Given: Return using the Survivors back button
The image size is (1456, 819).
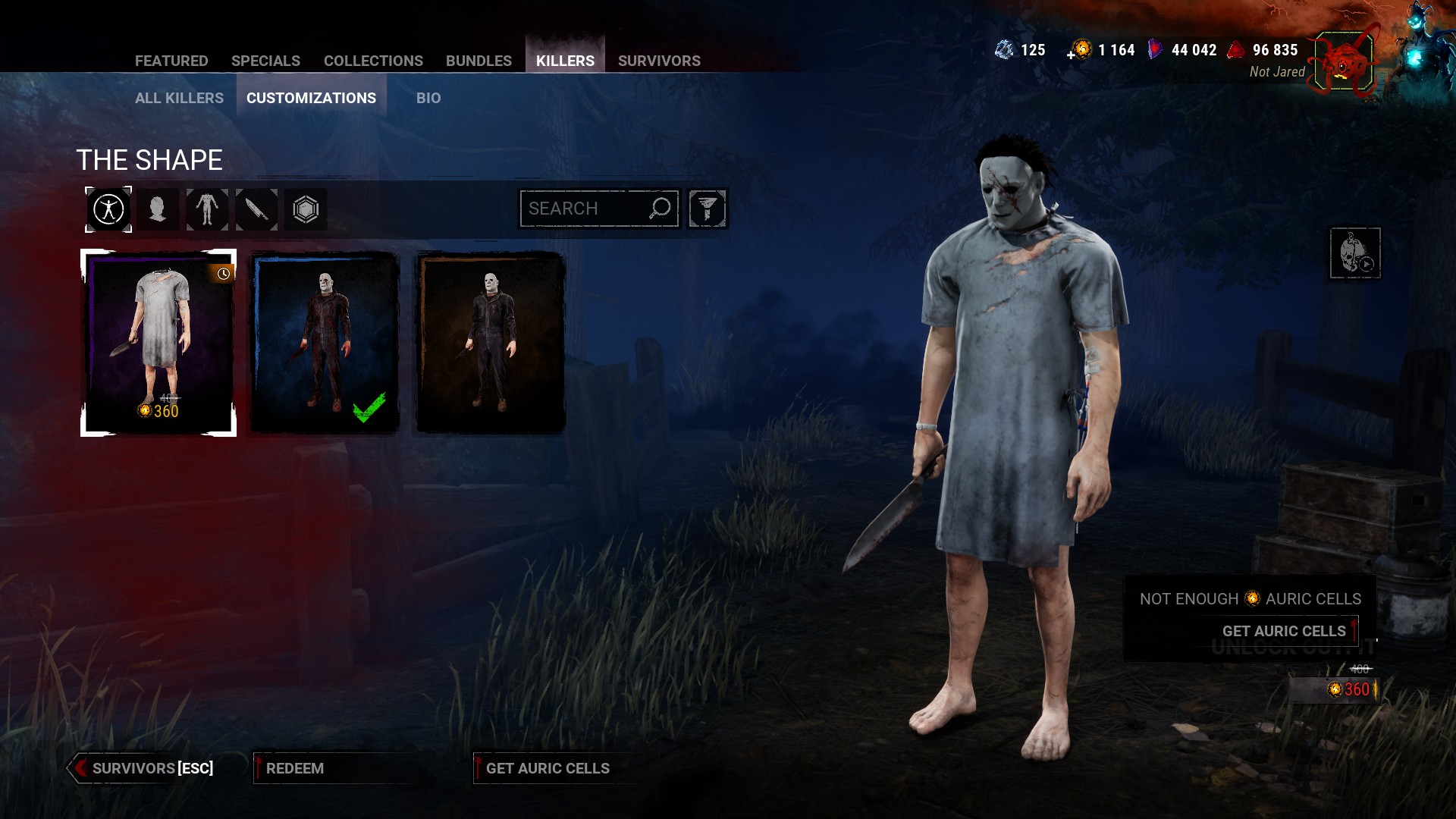Looking at the screenshot, I should click(x=143, y=768).
